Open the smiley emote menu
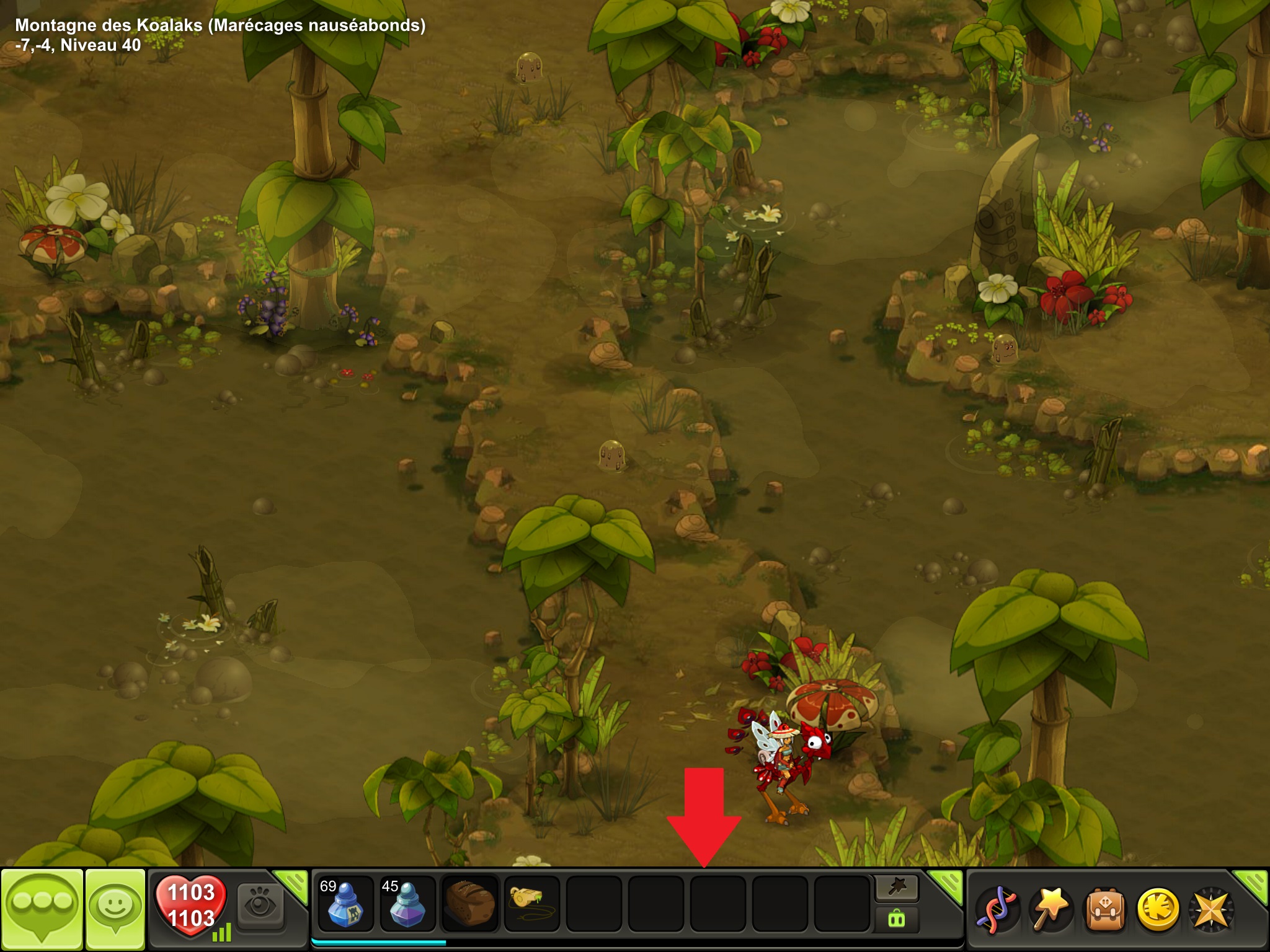Image resolution: width=1270 pixels, height=952 pixels. pyautogui.click(x=115, y=907)
